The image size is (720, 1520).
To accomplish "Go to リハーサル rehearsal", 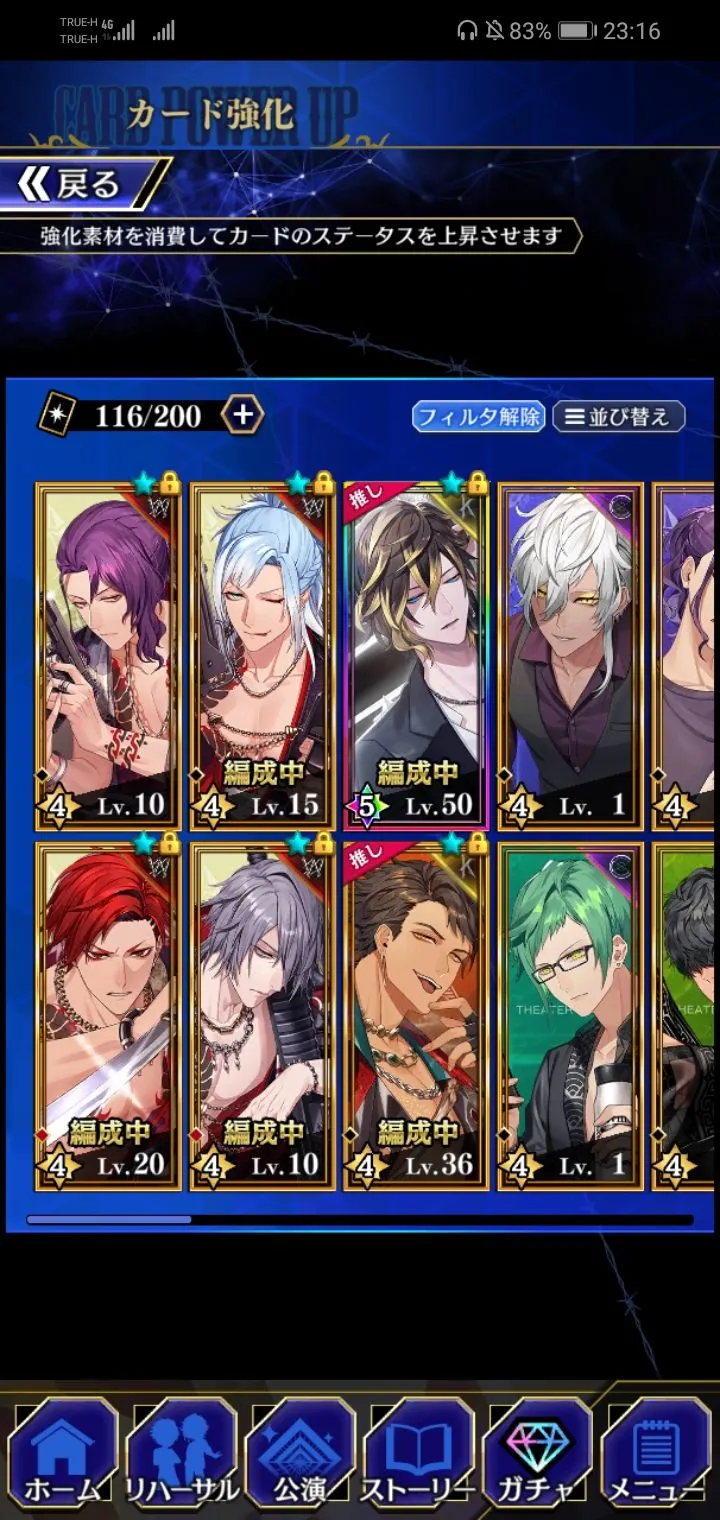I will coord(181,1455).
